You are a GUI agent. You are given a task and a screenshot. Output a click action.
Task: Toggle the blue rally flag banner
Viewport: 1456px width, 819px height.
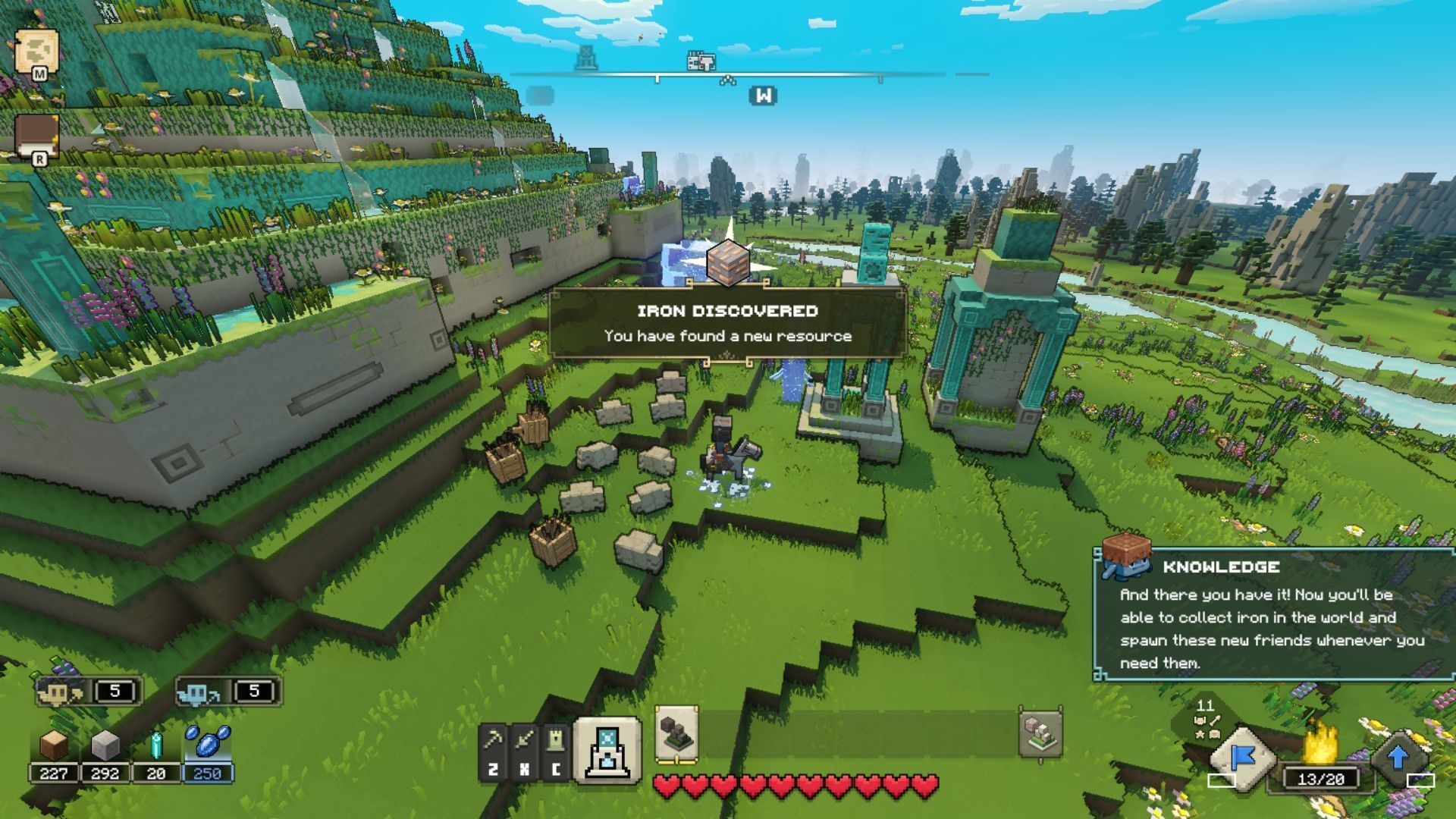[x=1242, y=758]
